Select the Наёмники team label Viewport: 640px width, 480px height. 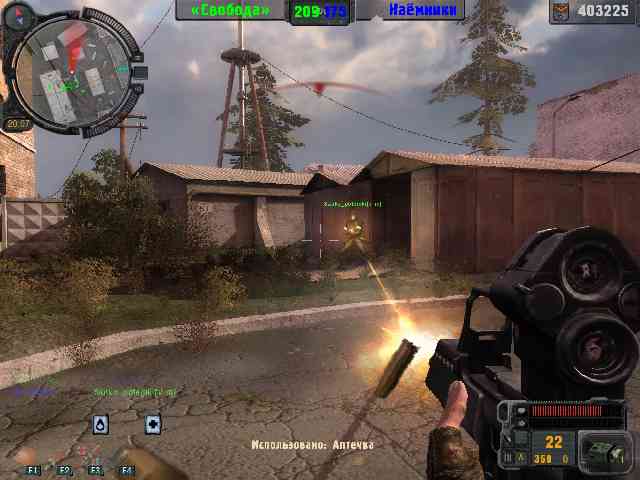424,10
